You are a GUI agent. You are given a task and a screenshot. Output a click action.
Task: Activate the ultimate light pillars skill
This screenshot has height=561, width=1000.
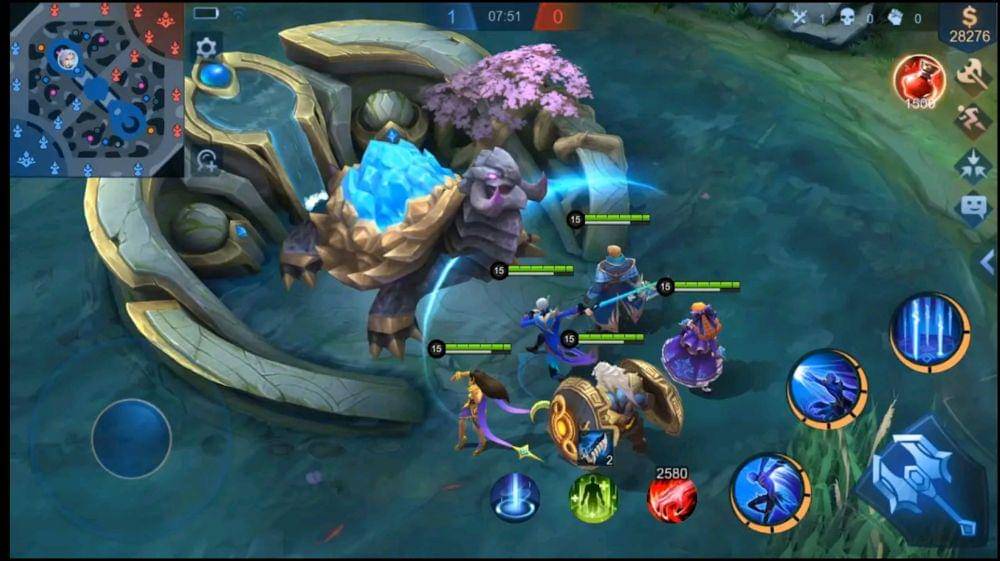[930, 332]
